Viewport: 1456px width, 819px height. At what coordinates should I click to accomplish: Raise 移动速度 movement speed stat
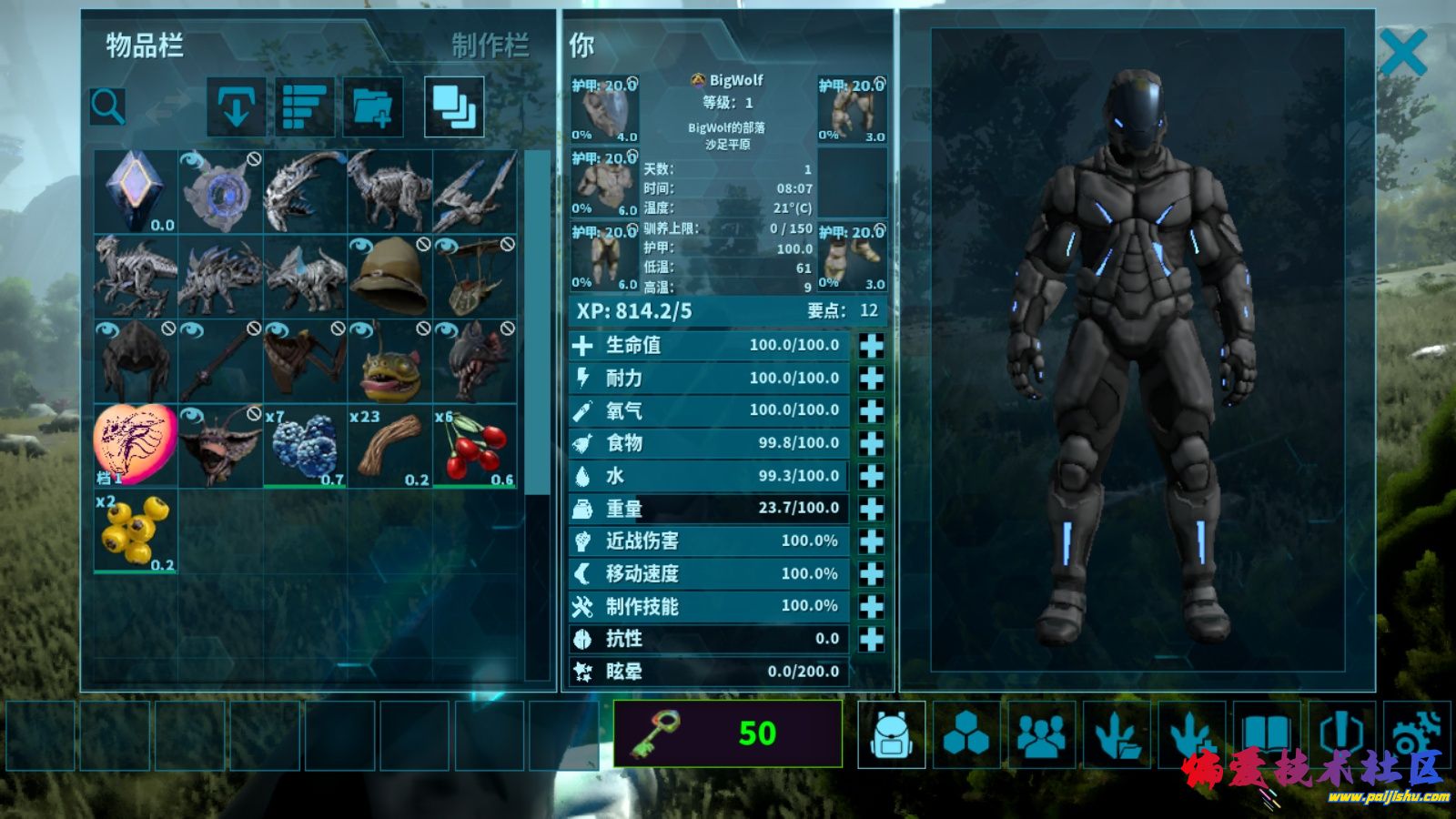[871, 574]
